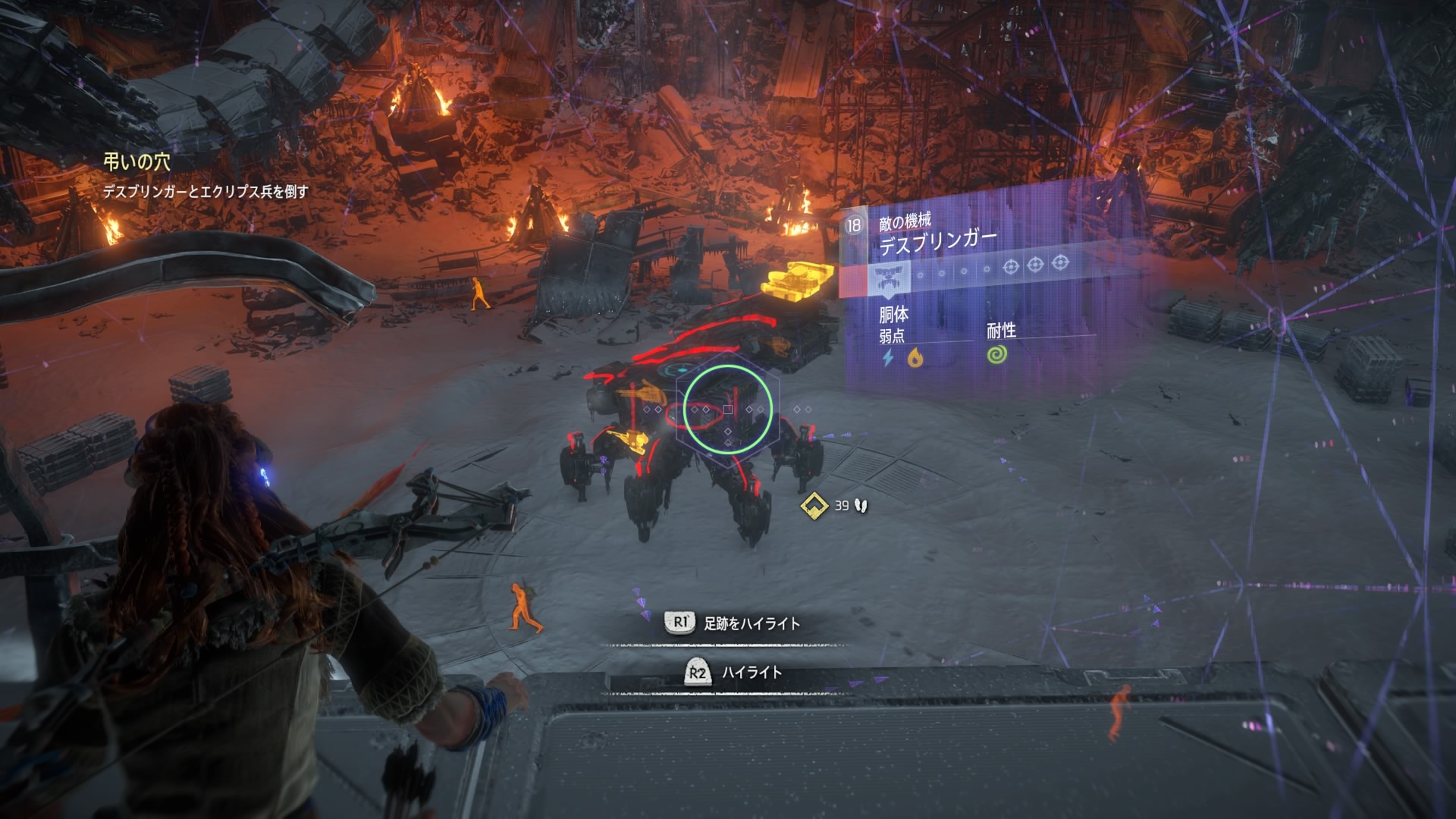
Task: Choose the 足跡をハイライト option
Action: [751, 623]
